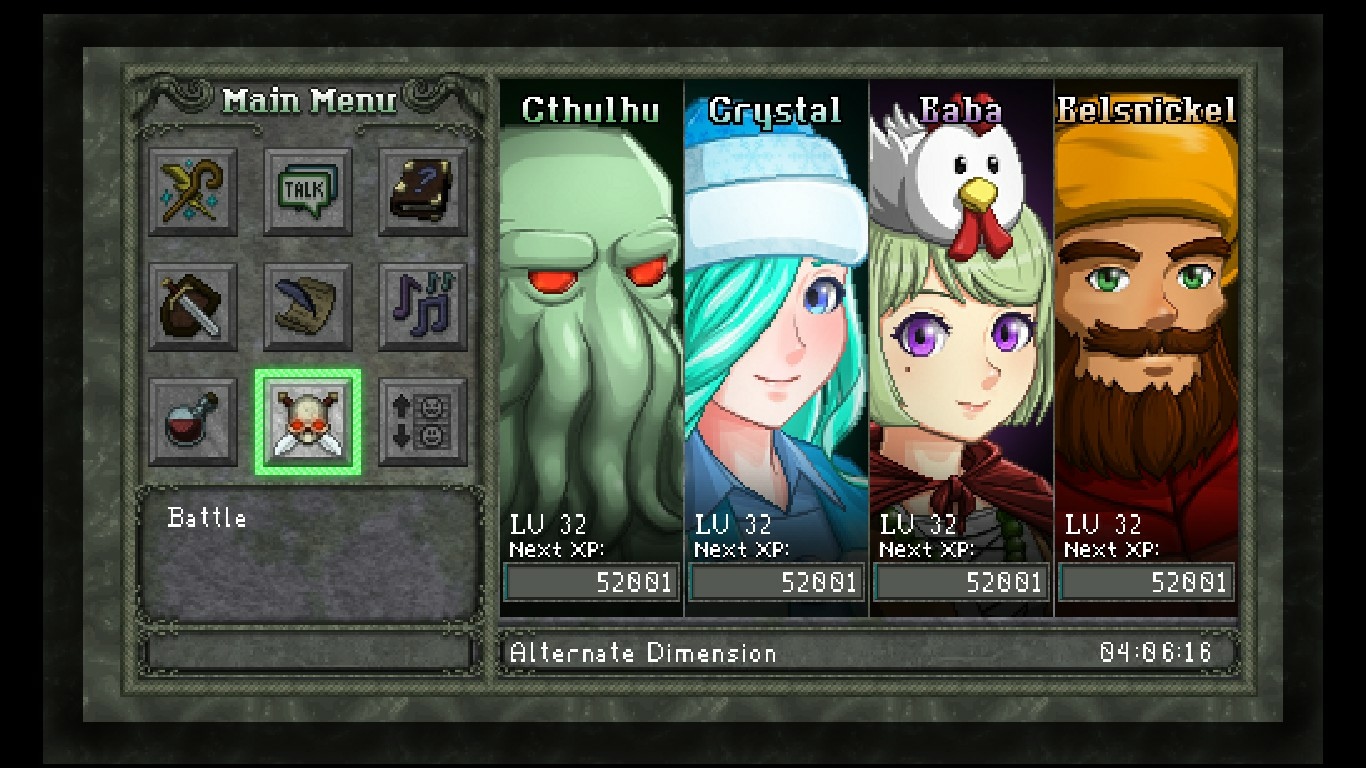Screen dimensions: 1366x768
Task: Choose the sword and shield equipment icon
Action: 193,306
